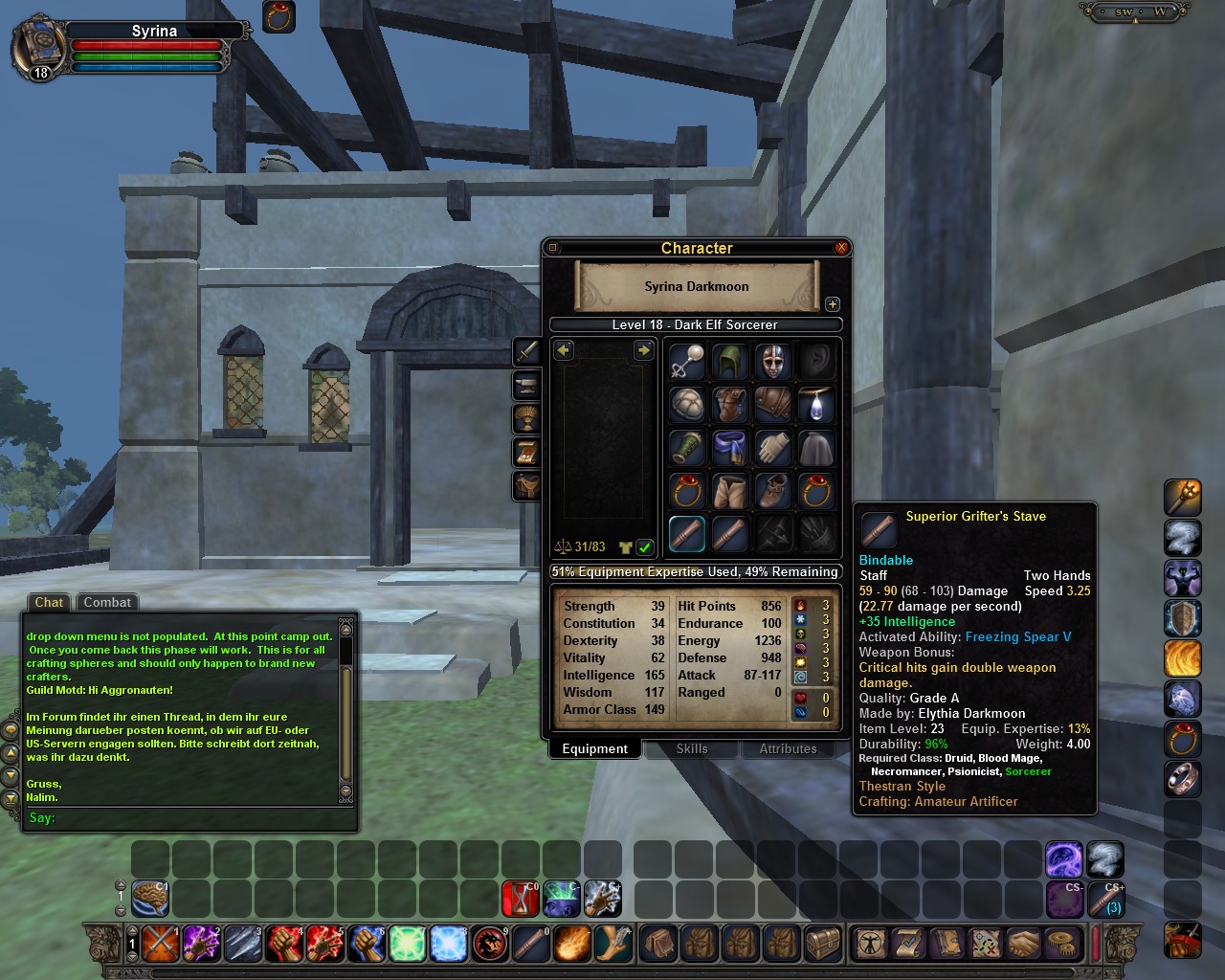Select the crystal pendant necklace slot
This screenshot has height=980, width=1225.
tap(815, 405)
